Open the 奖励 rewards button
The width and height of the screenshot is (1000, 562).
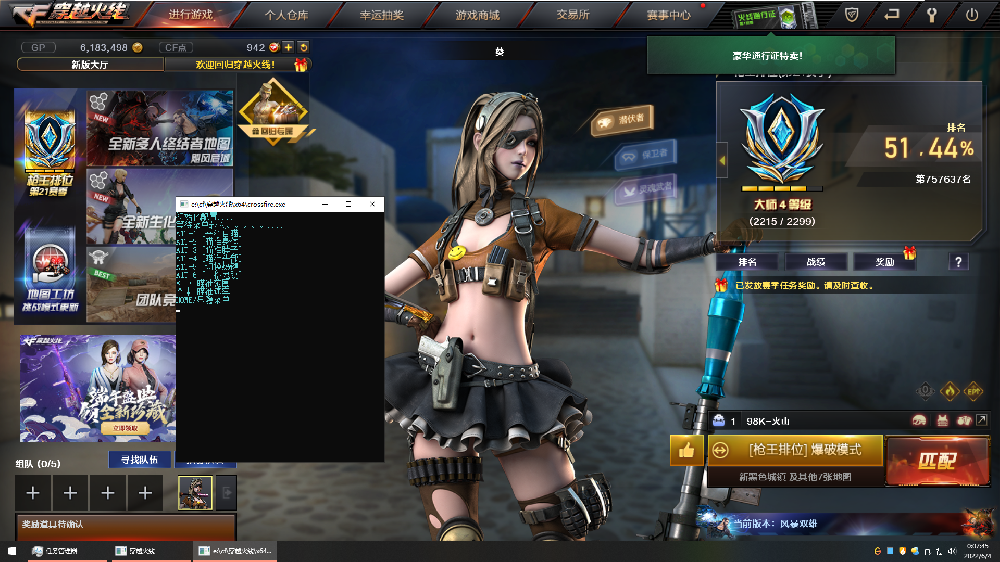pyautogui.click(x=883, y=262)
